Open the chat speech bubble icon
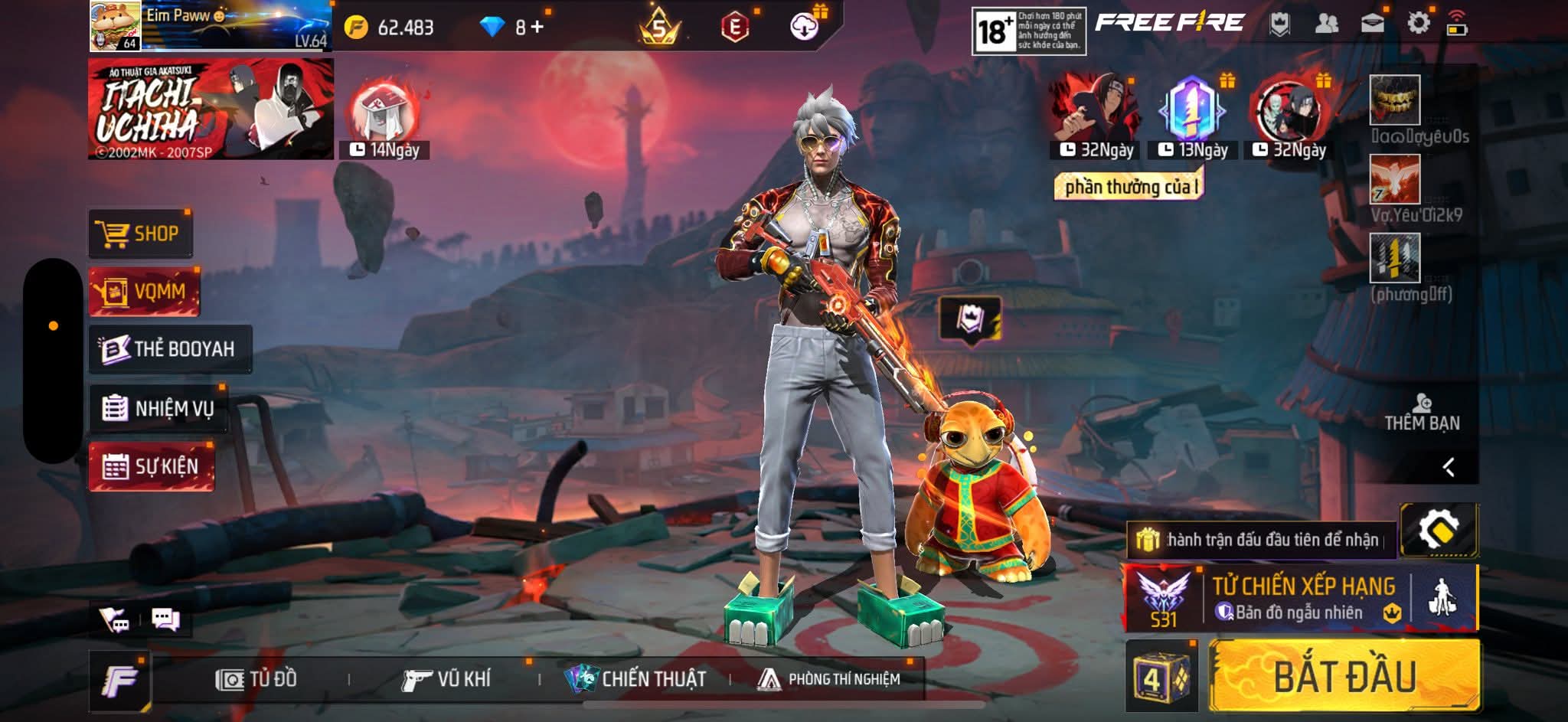 coord(165,619)
